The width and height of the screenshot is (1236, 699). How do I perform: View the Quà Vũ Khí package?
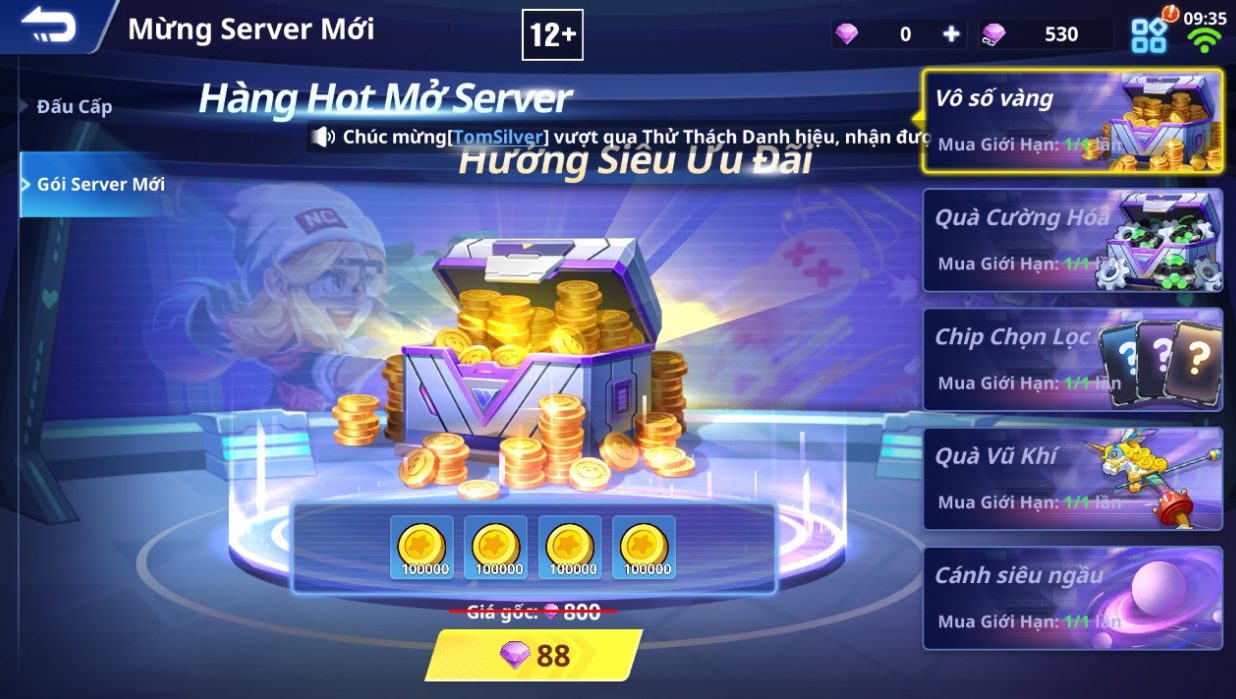(x=1071, y=478)
